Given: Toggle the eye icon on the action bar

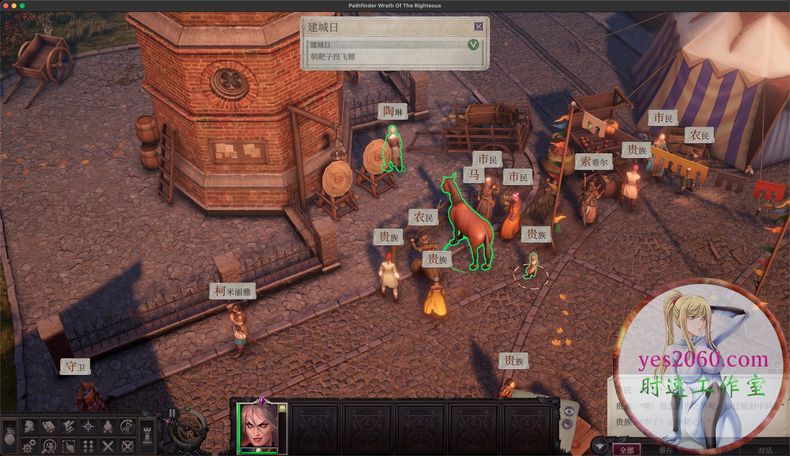Looking at the screenshot, I should click(x=569, y=410).
